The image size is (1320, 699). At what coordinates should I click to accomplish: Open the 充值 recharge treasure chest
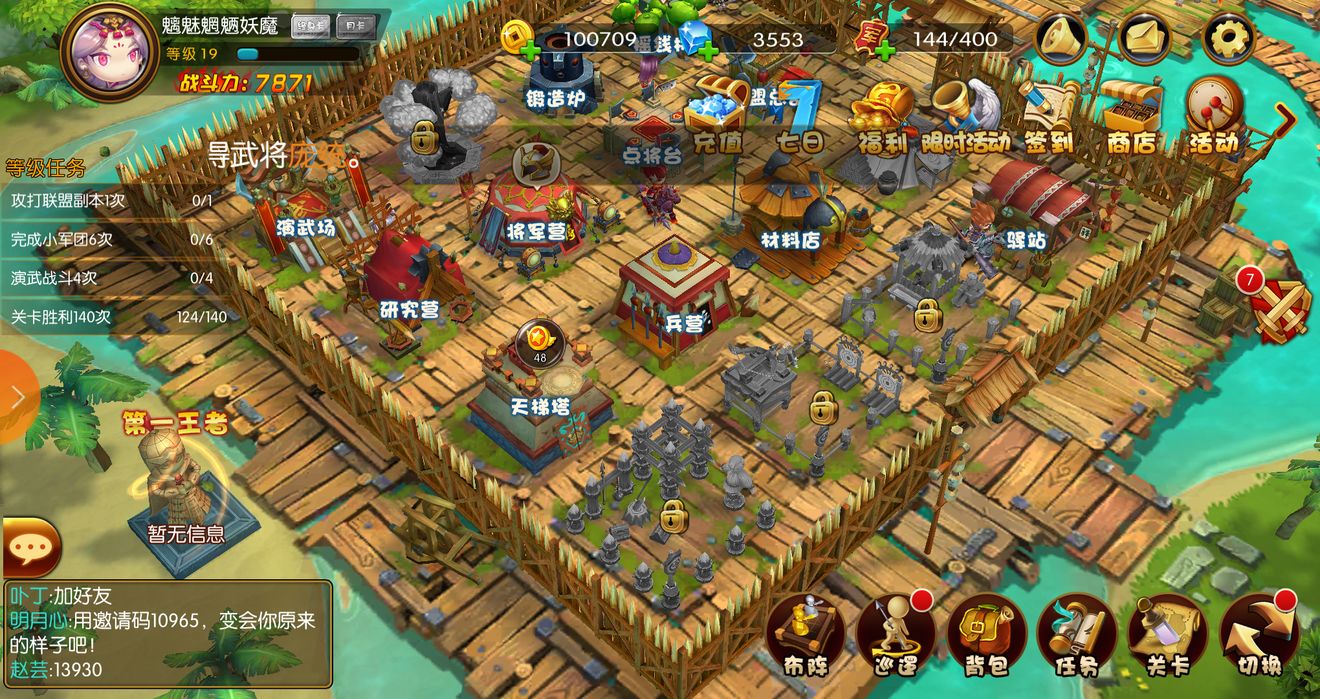coord(716,115)
